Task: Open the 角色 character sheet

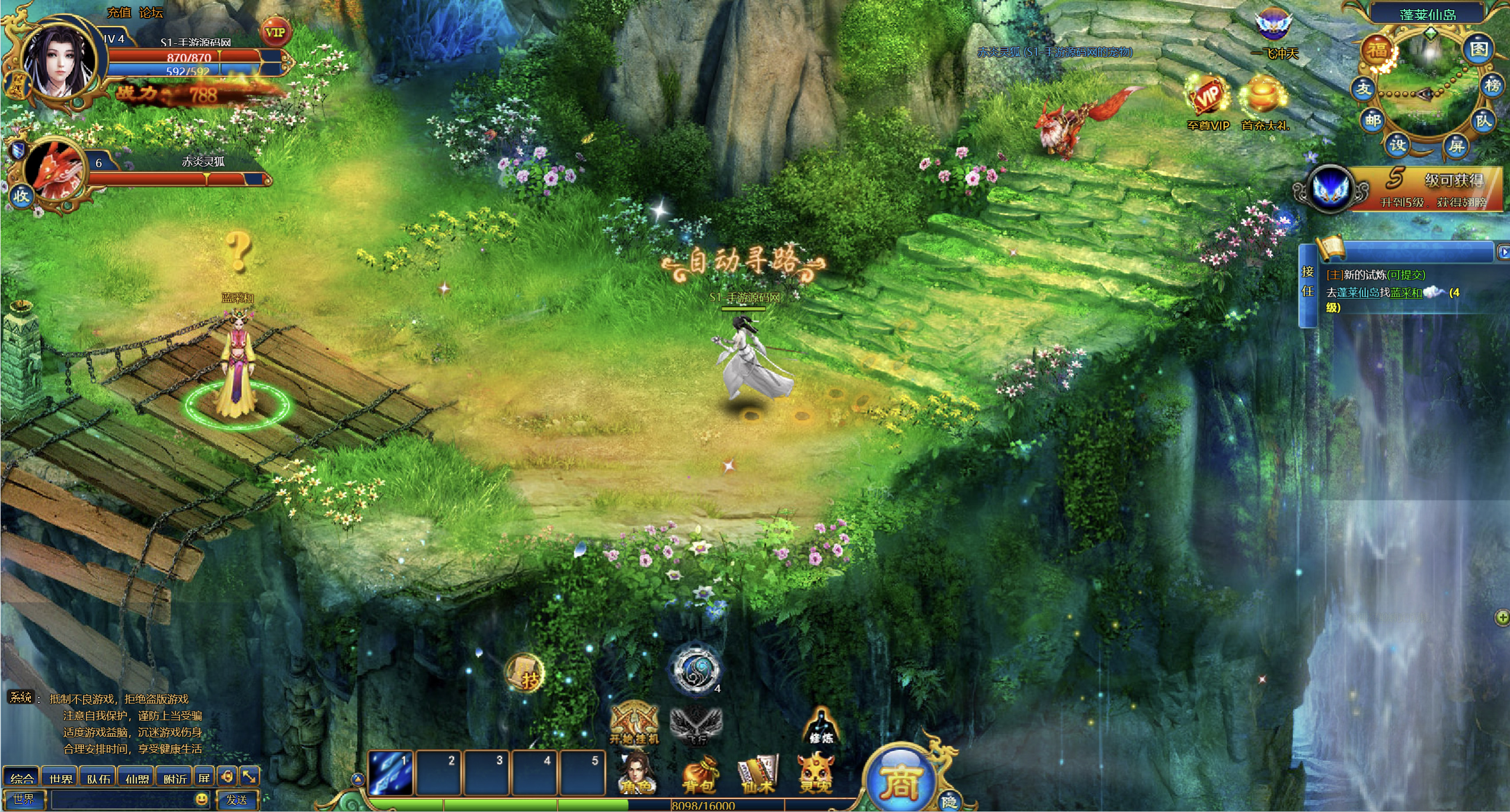Action: click(635, 774)
